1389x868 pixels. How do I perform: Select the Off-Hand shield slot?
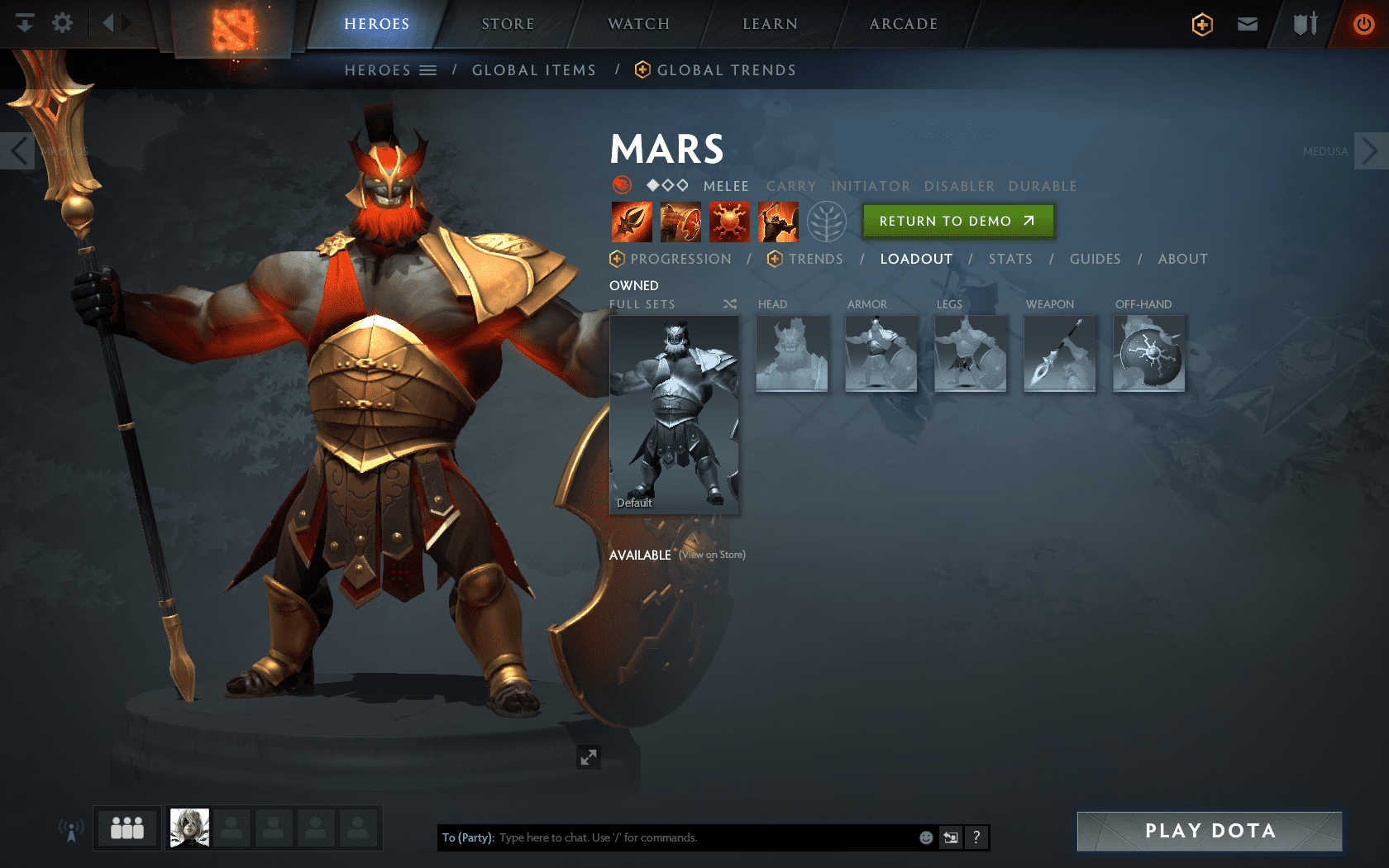tap(1148, 353)
